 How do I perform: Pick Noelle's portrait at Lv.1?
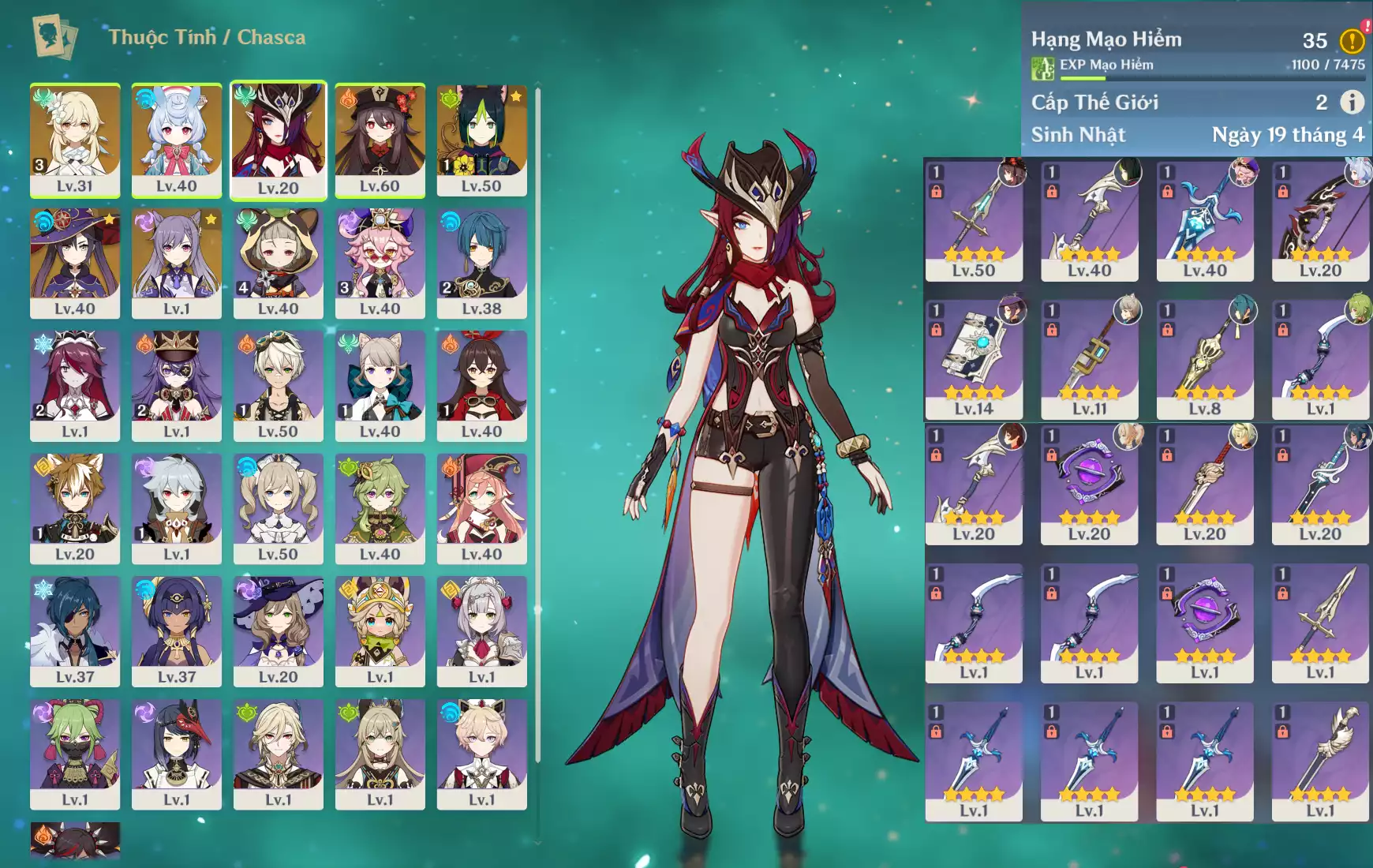click(481, 630)
